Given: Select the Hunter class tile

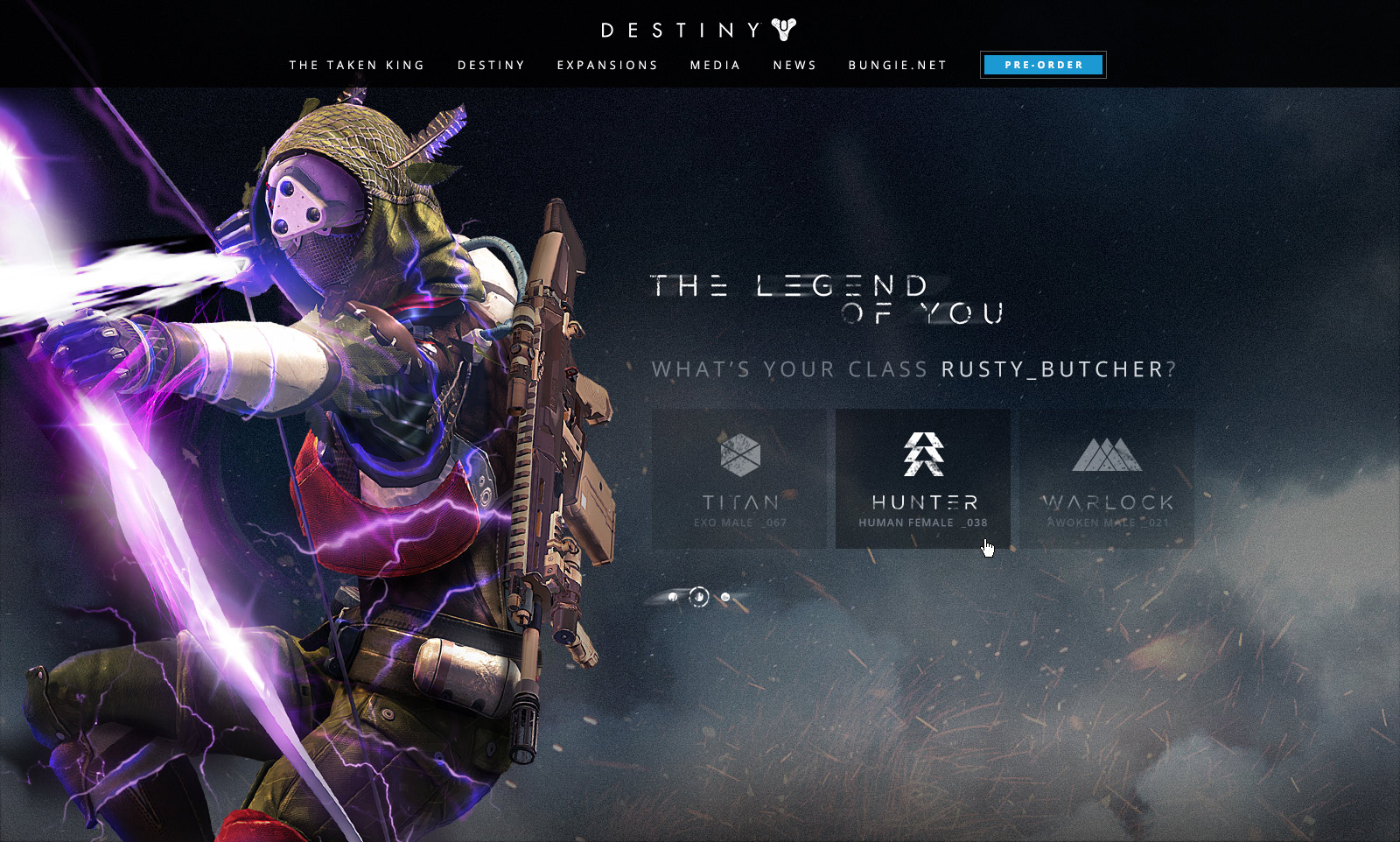Looking at the screenshot, I should pyautogui.click(x=923, y=479).
